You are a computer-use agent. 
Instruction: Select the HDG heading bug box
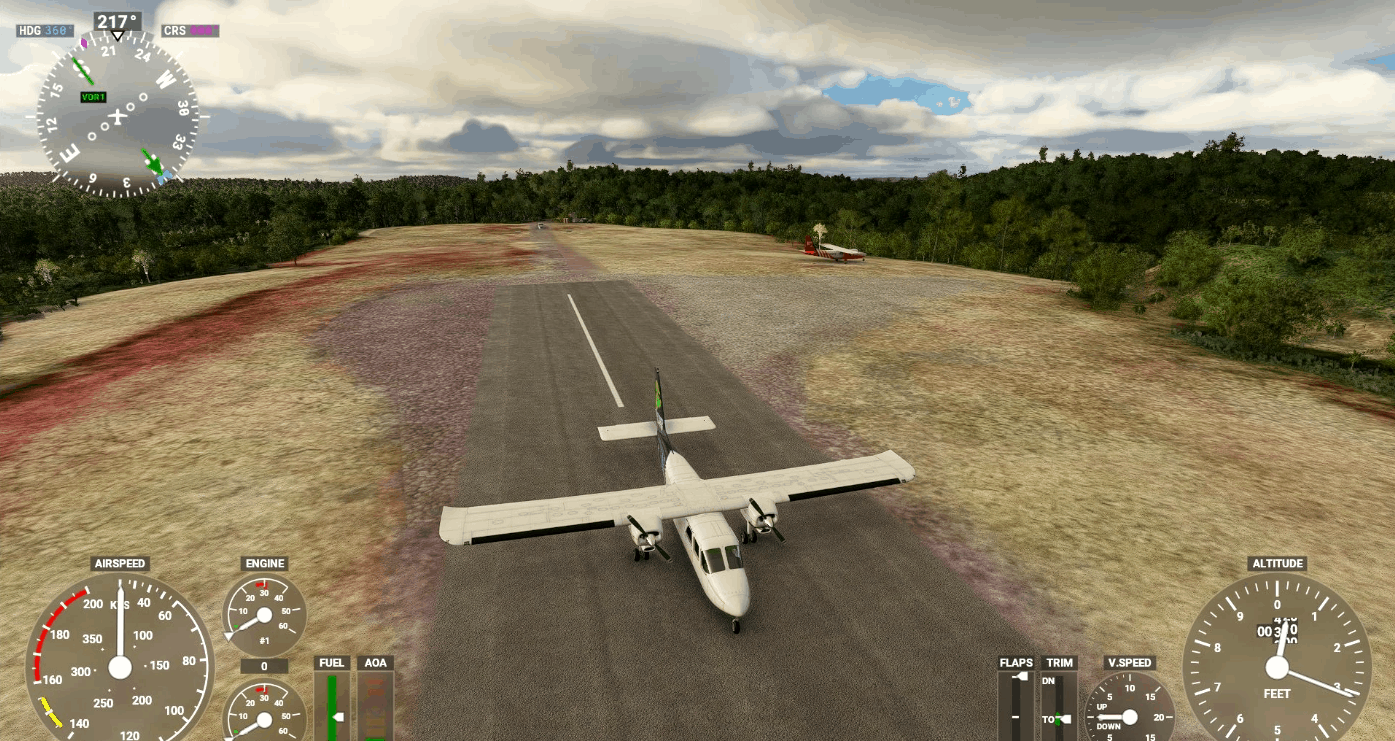(x=45, y=31)
